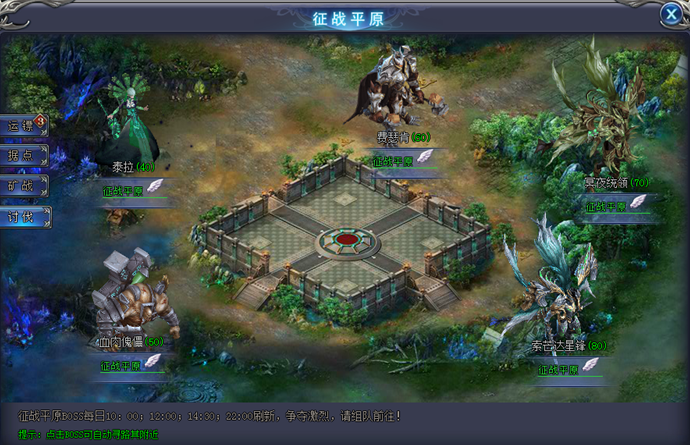Close the 征战平原 window
690x445 pixels.
tap(671, 14)
